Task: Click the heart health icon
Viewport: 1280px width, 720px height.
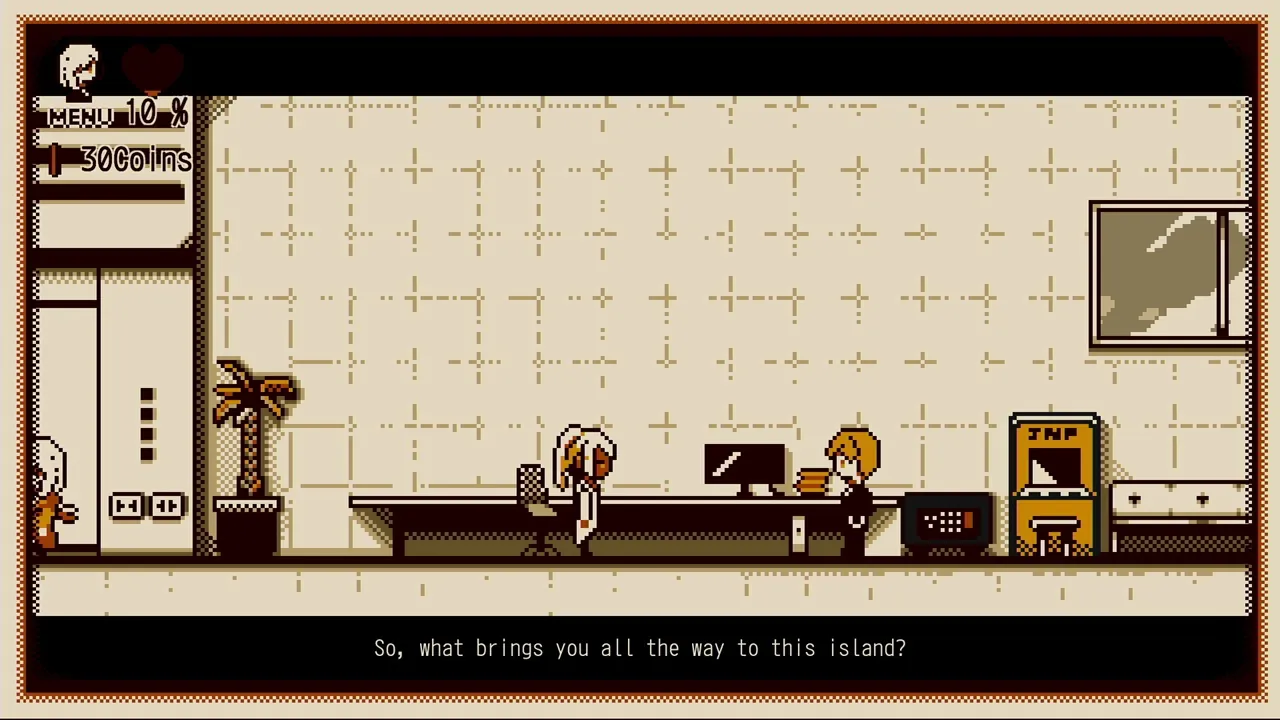Action: [x=152, y=65]
